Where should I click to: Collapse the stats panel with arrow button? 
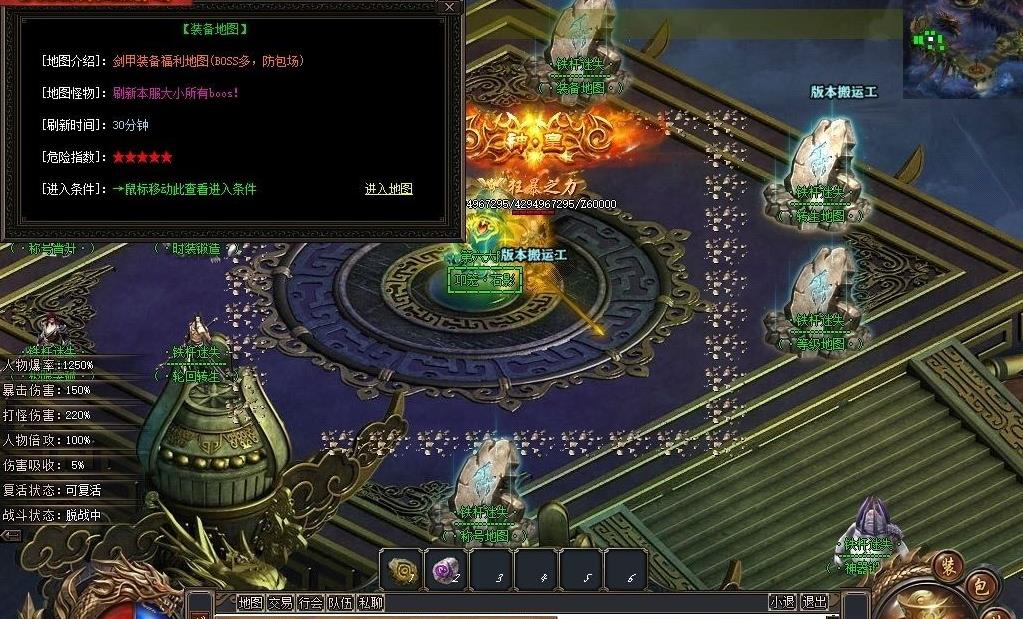coord(10,535)
